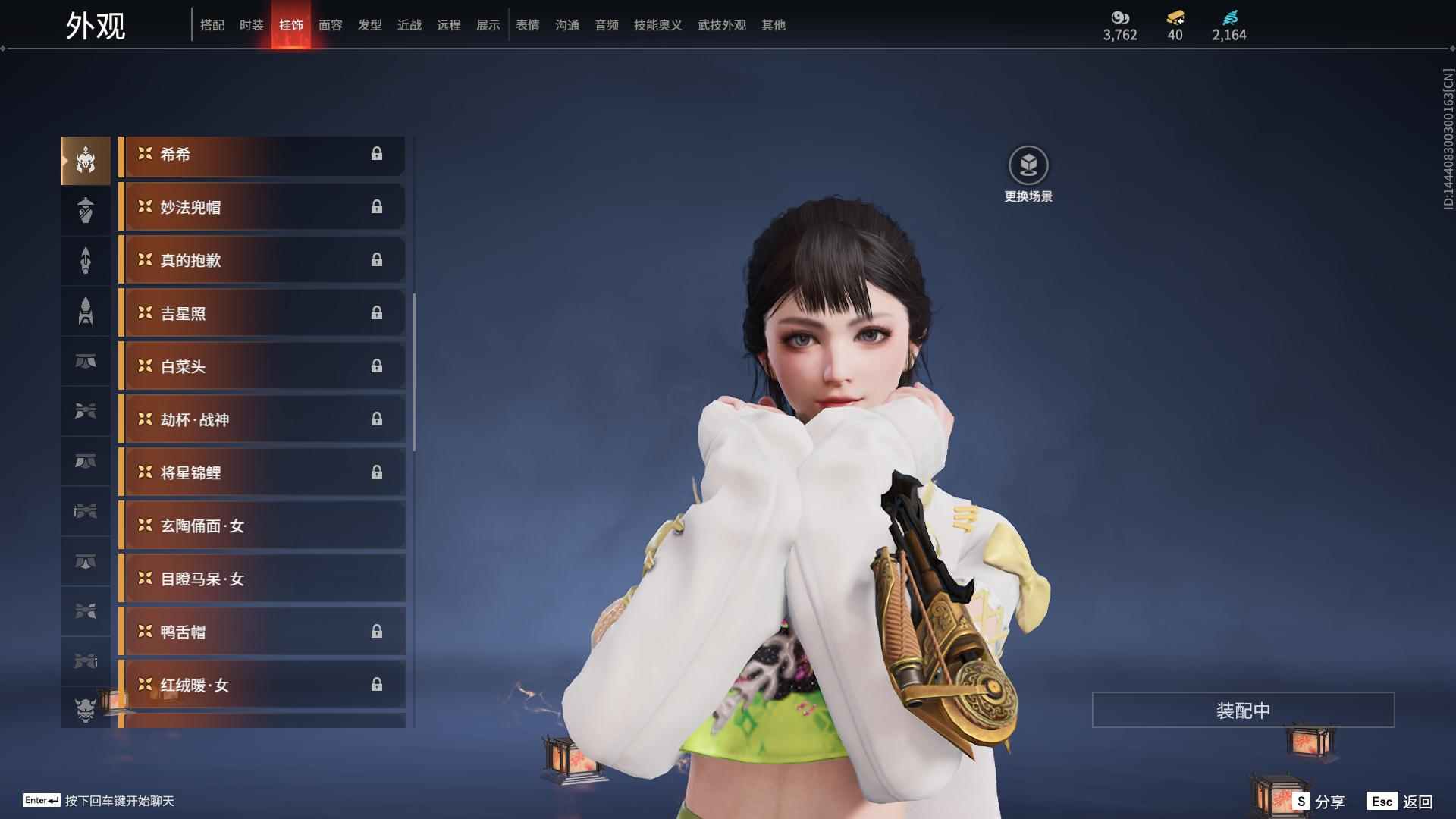Choose the 希希 accessory entry
This screenshot has width=1456, height=819.
coord(262,155)
